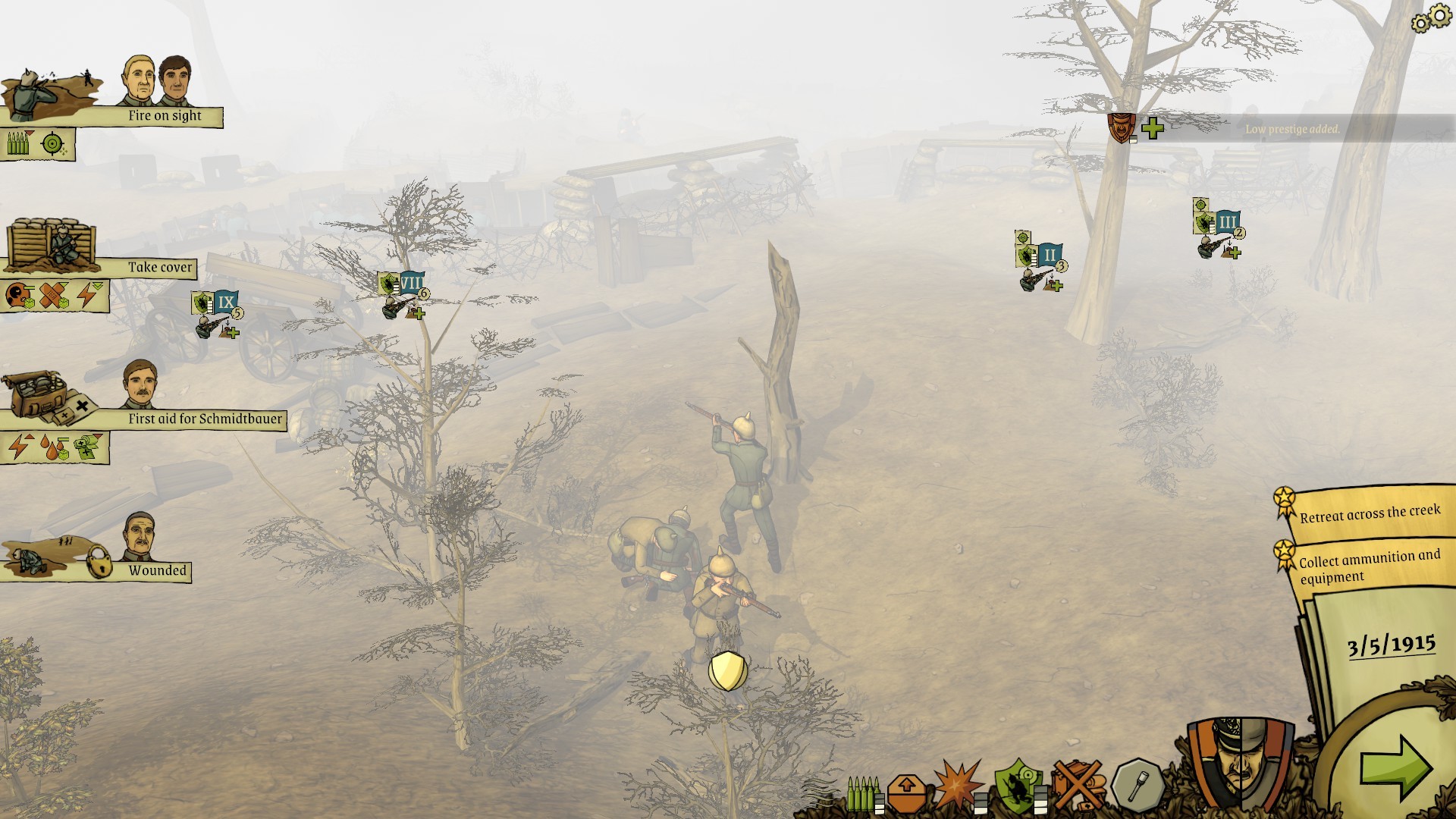Click the locked Wounded action
The width and height of the screenshot is (1456, 819).
156,570
